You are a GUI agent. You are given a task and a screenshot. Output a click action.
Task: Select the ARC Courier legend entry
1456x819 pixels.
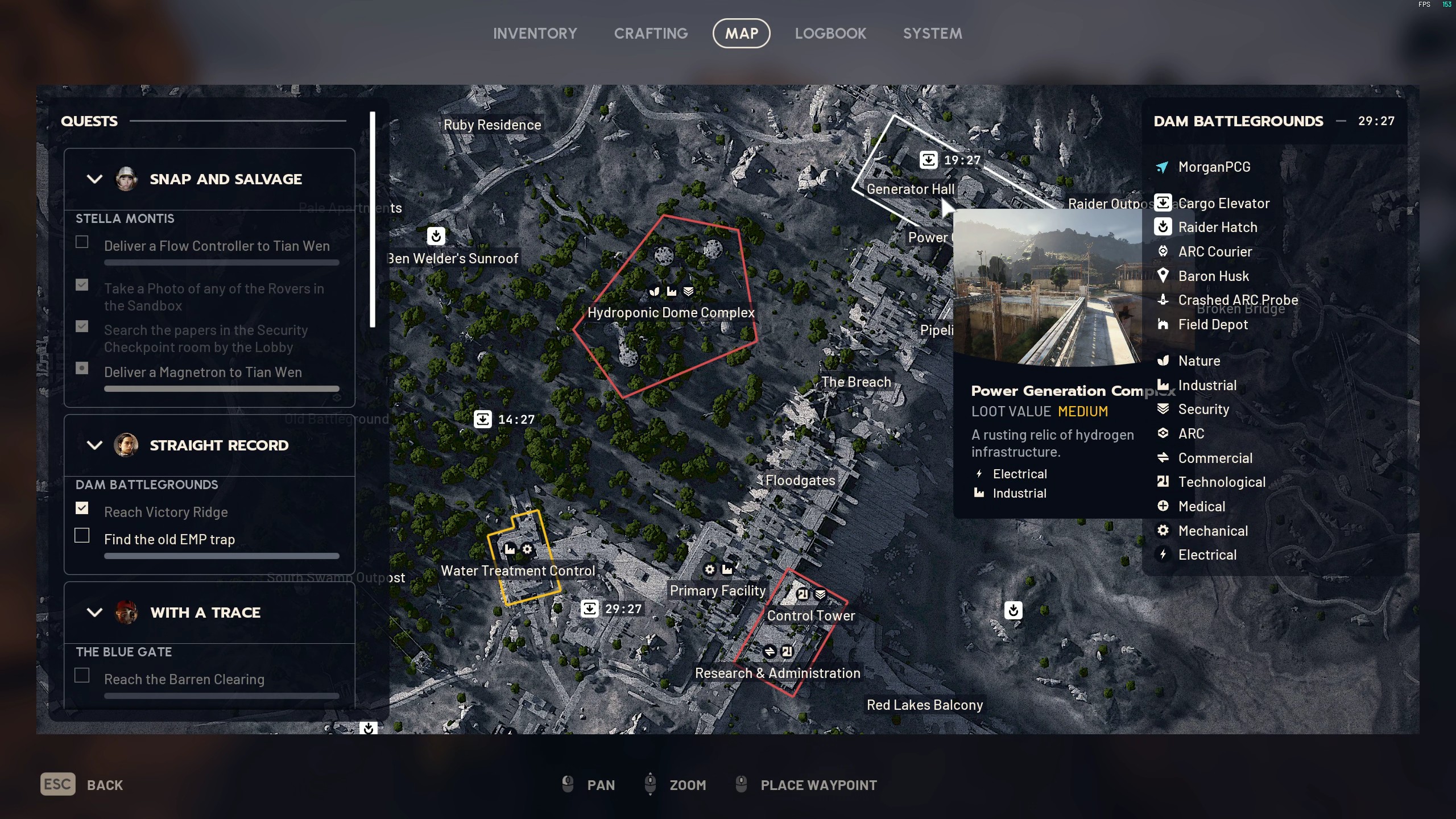(1164, 251)
